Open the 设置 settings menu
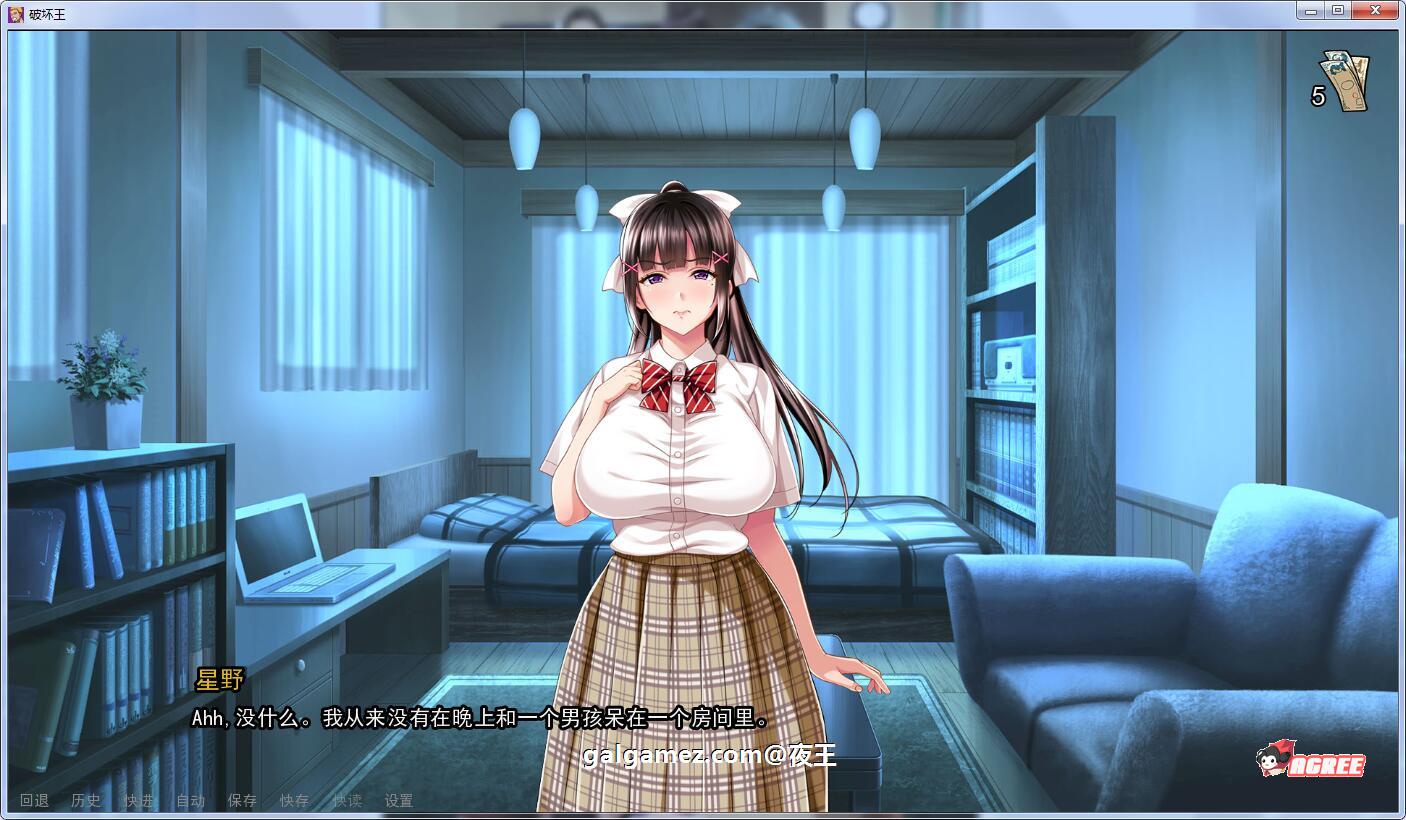Screen dimensions: 1406x820 [400, 800]
